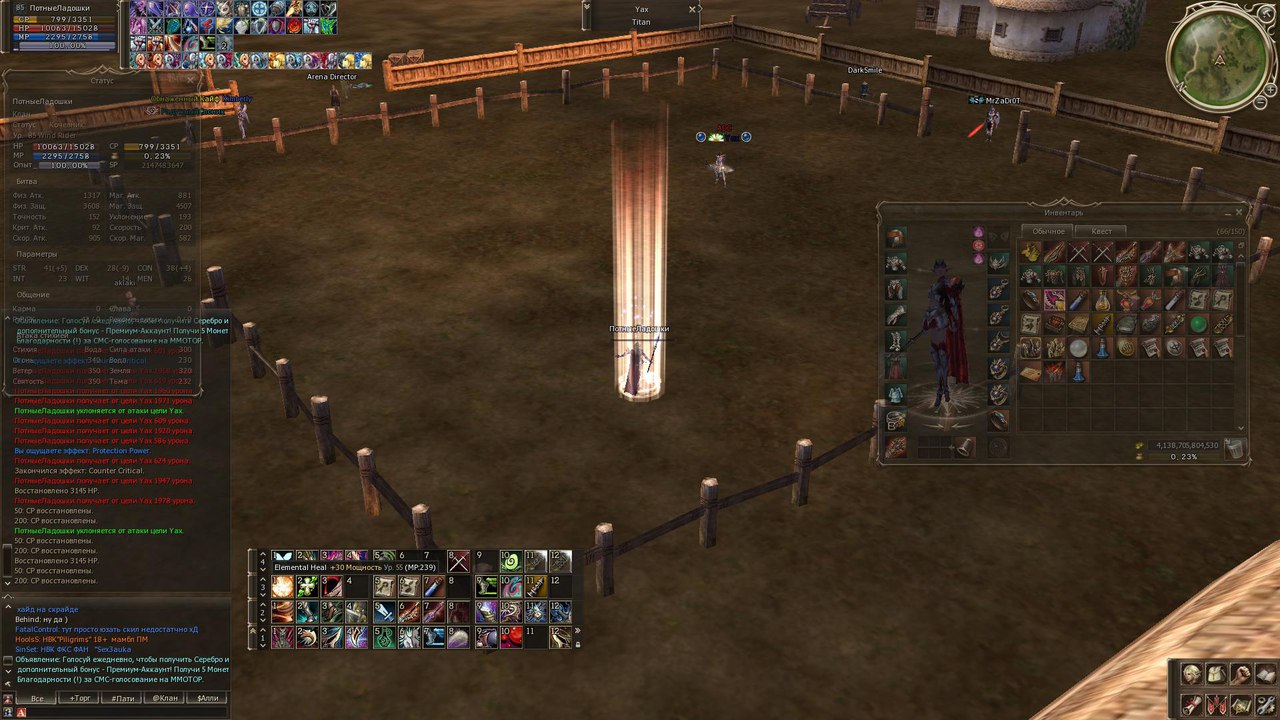Select the Все chat tab
The height and width of the screenshot is (720, 1280).
37,698
